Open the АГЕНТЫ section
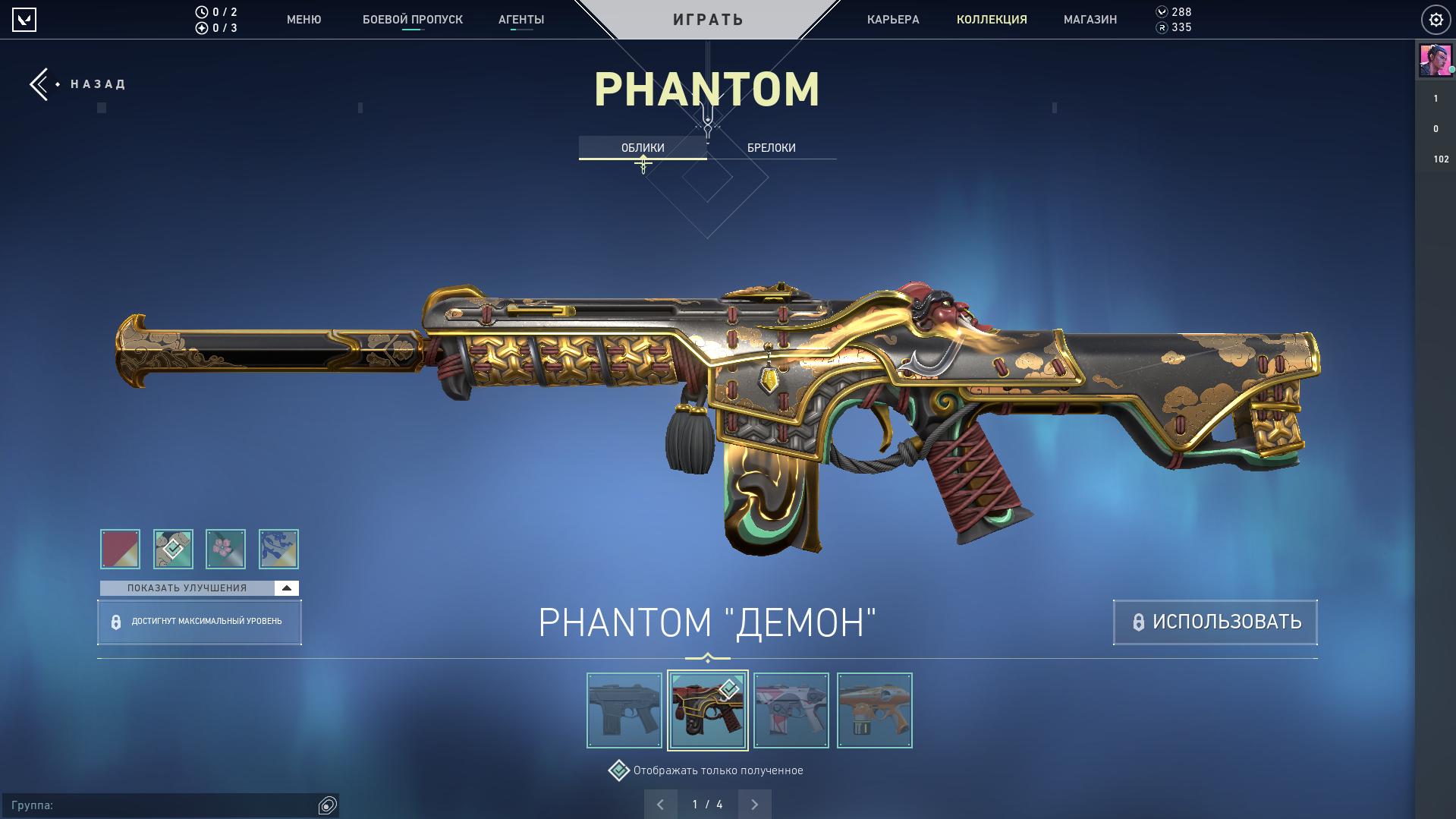Image resolution: width=1456 pixels, height=819 pixels. (x=521, y=20)
